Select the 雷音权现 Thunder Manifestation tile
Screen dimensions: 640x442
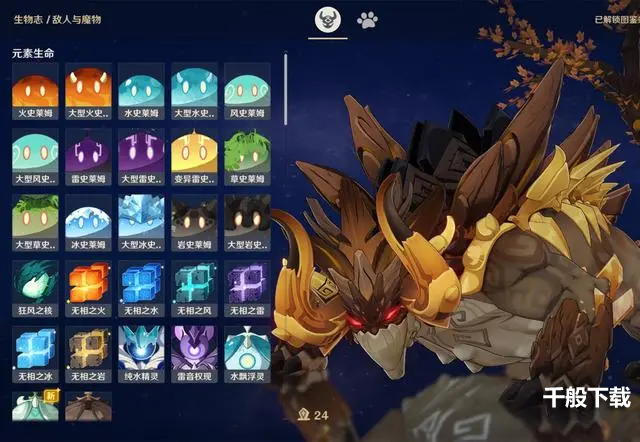tap(194, 350)
